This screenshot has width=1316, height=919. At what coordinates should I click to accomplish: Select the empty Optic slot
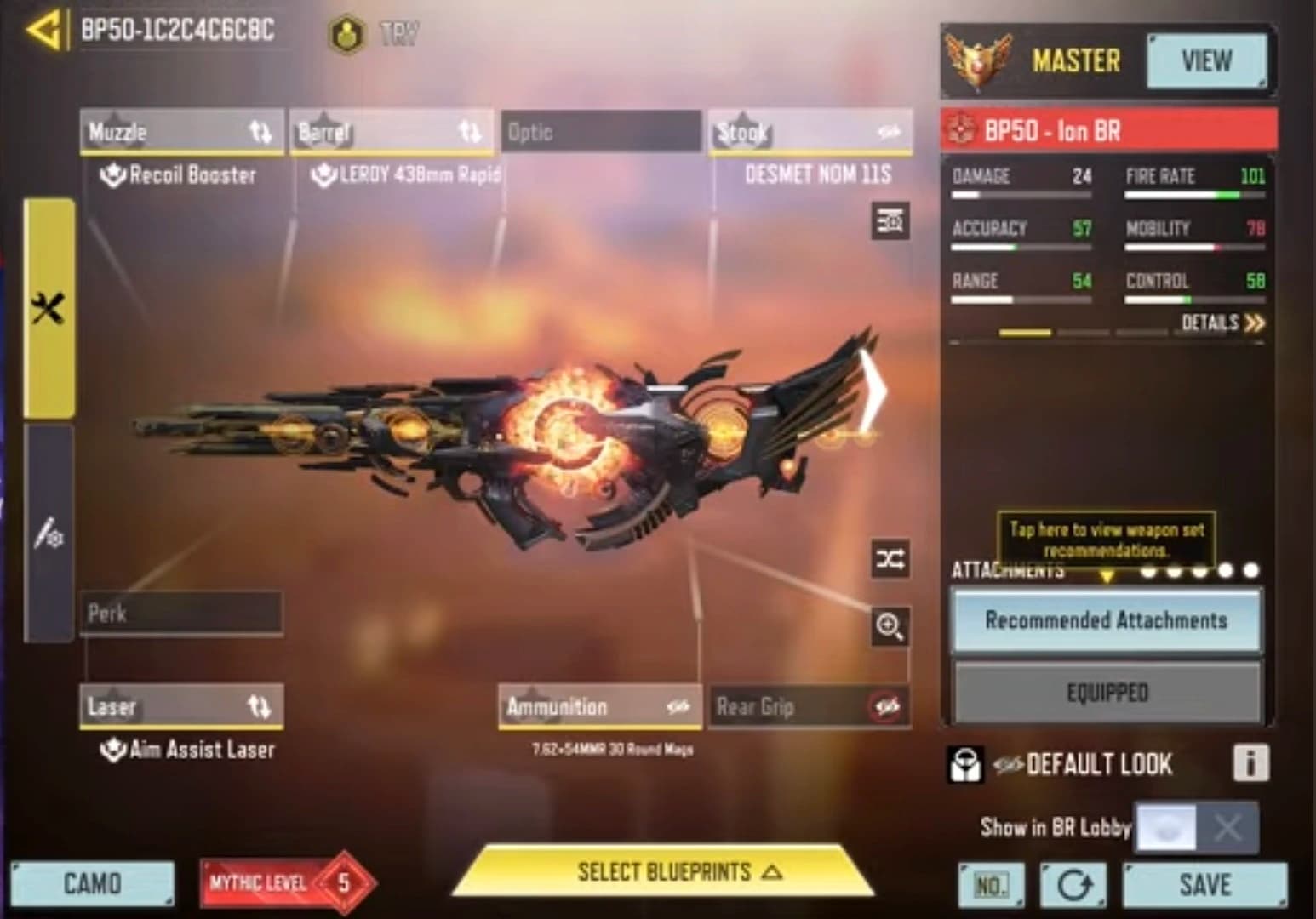(x=601, y=133)
